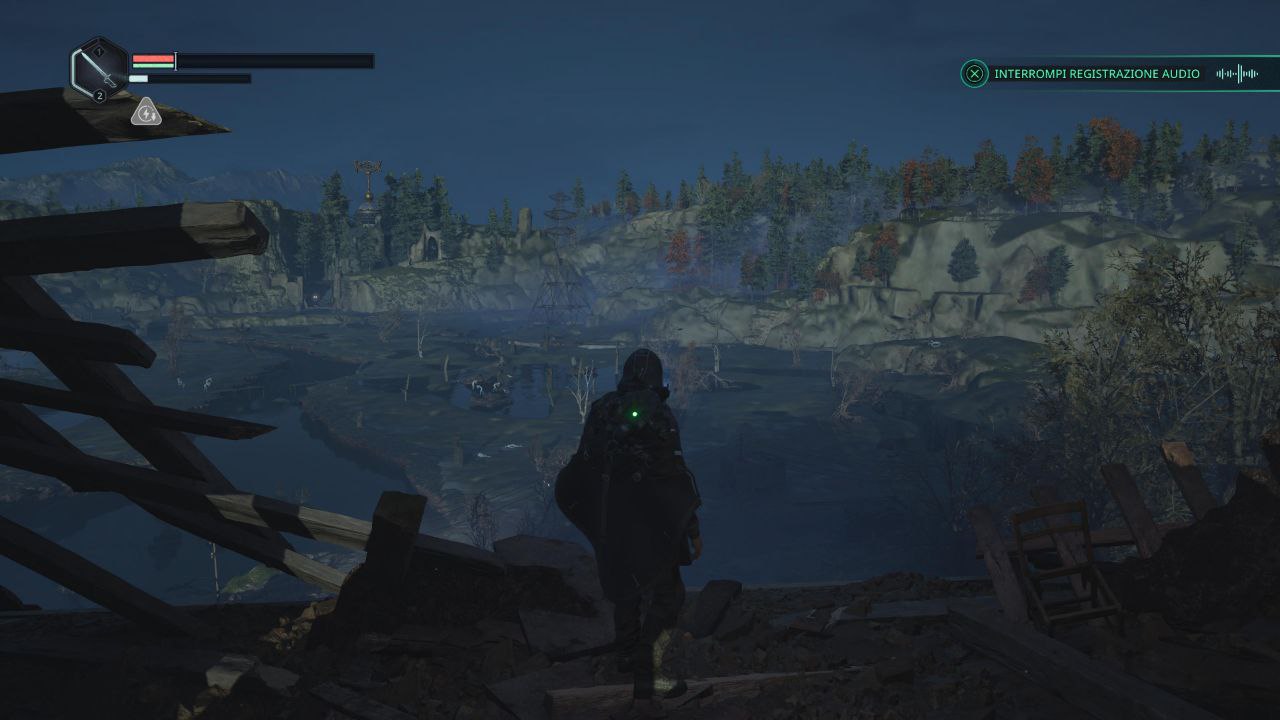Click the lightning bolt triangle icon
The image size is (1280, 720).
[146, 113]
